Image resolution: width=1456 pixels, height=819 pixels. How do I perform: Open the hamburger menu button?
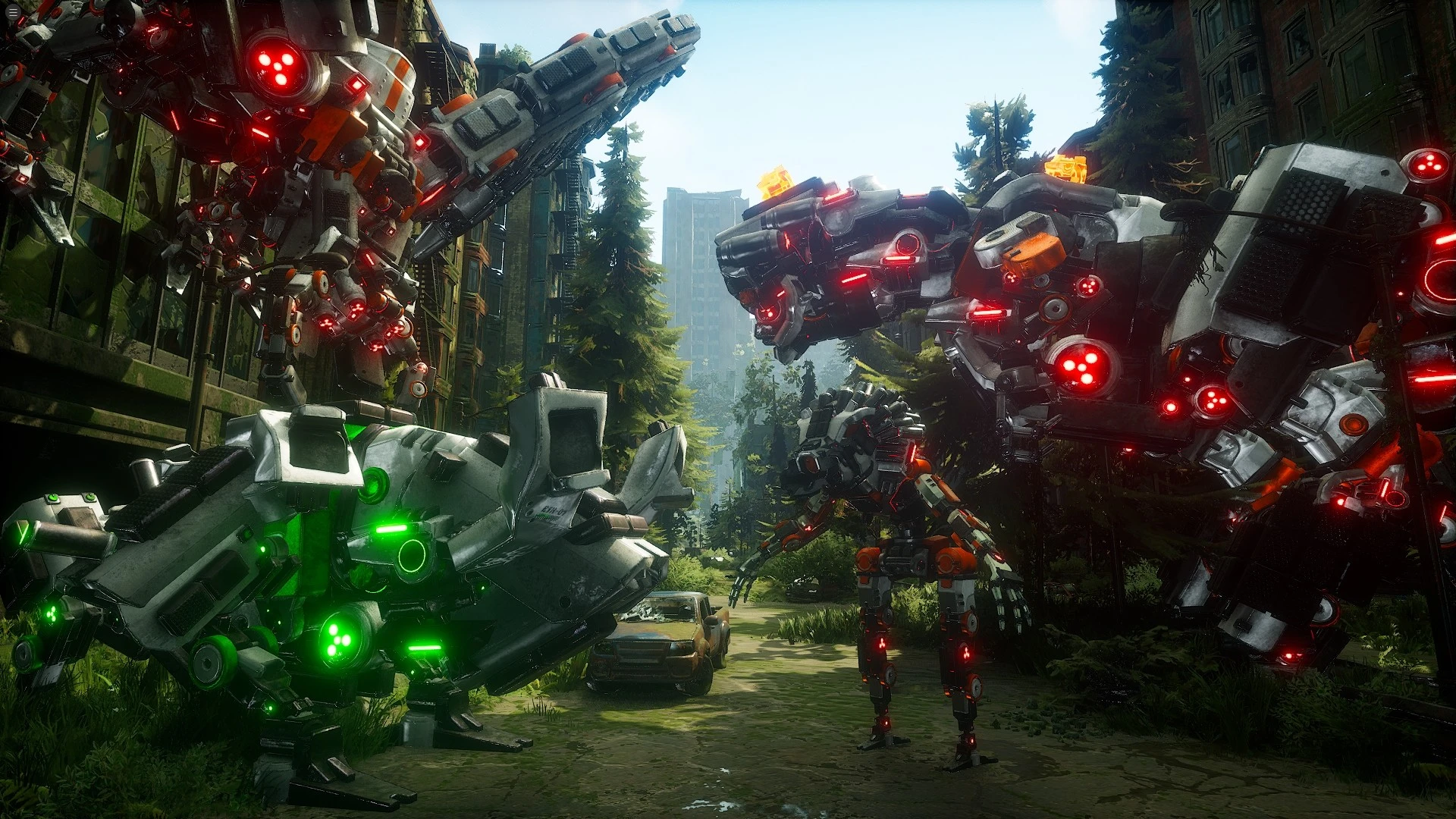tap(12, 13)
